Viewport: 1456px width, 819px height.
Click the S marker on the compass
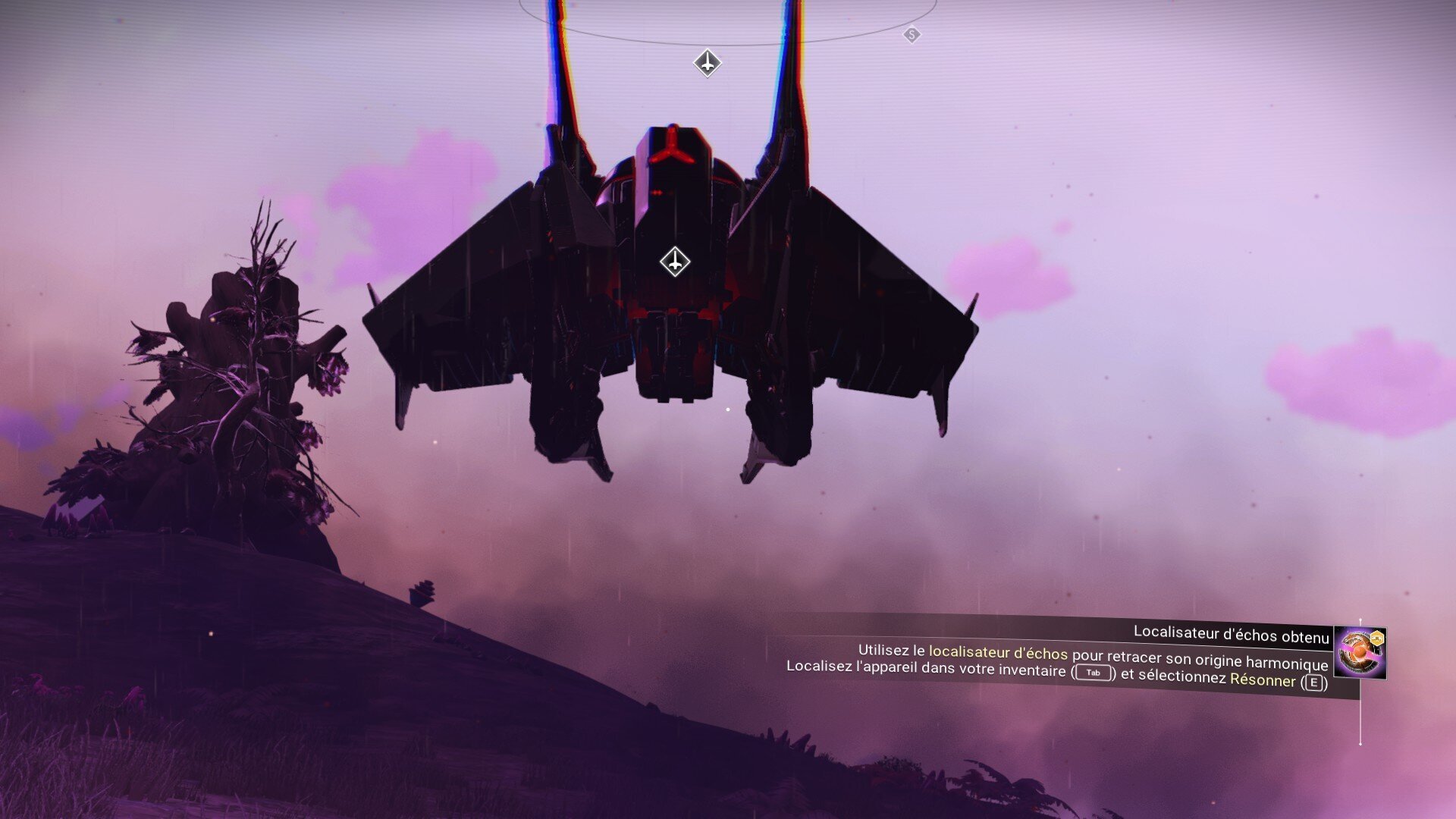click(912, 35)
